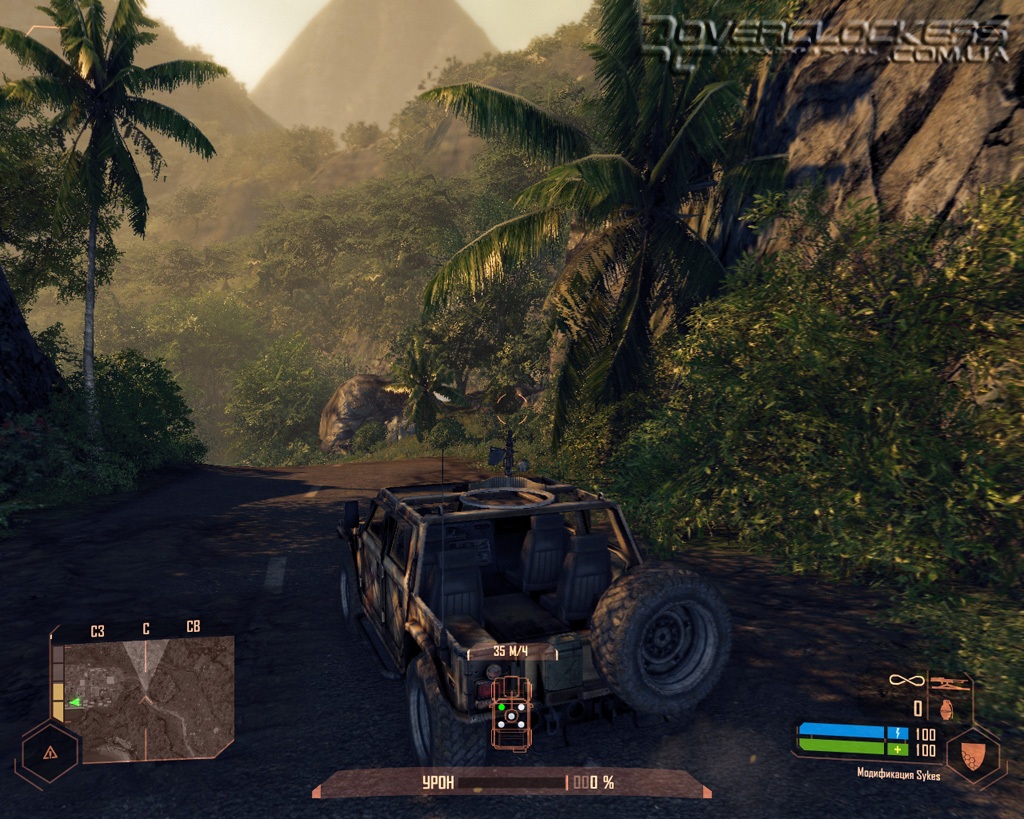
Task: Click the green arrow marker on minimap
Action: pyautogui.click(x=74, y=702)
